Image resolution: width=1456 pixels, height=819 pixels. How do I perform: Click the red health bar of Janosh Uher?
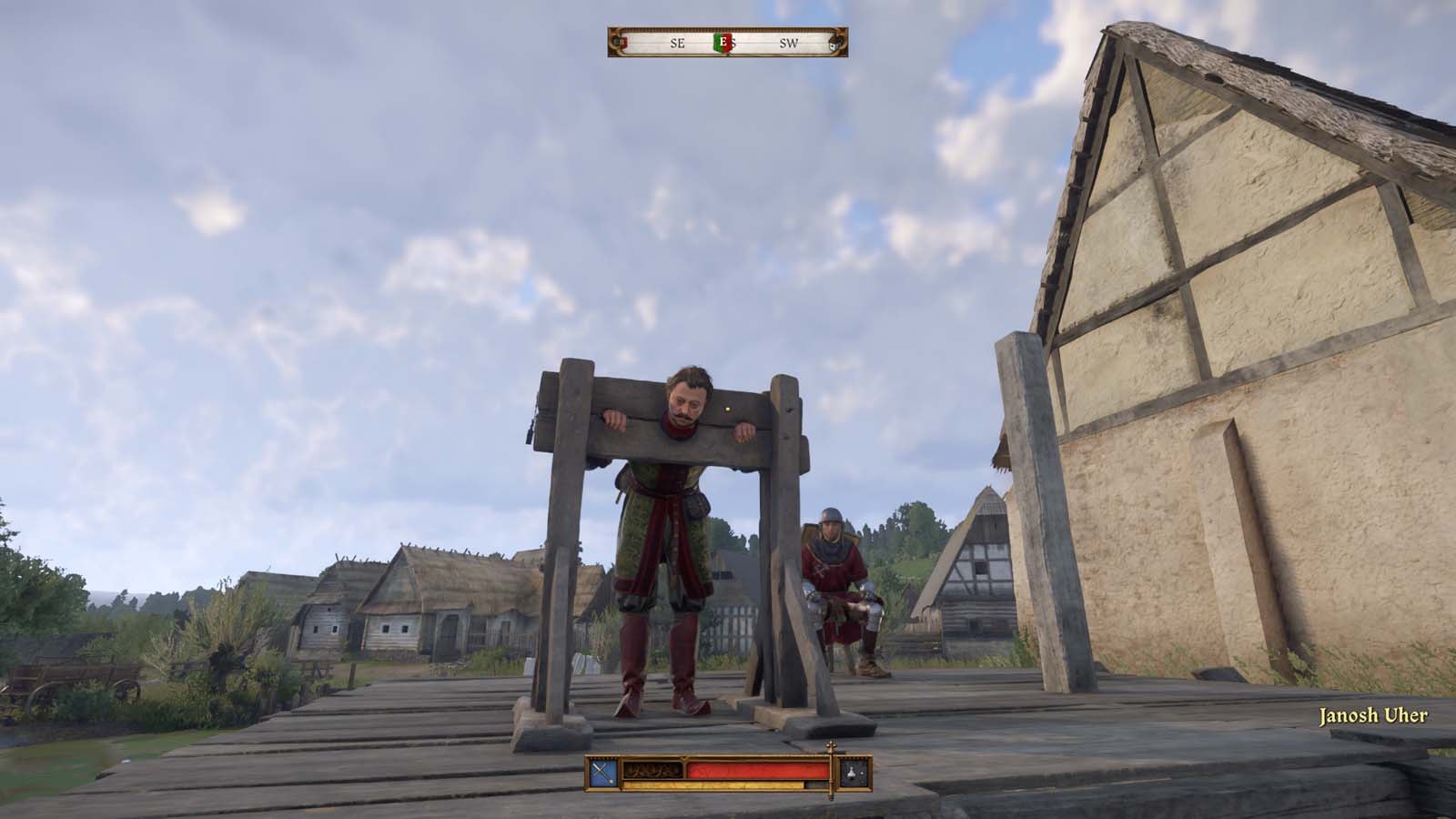click(755, 771)
